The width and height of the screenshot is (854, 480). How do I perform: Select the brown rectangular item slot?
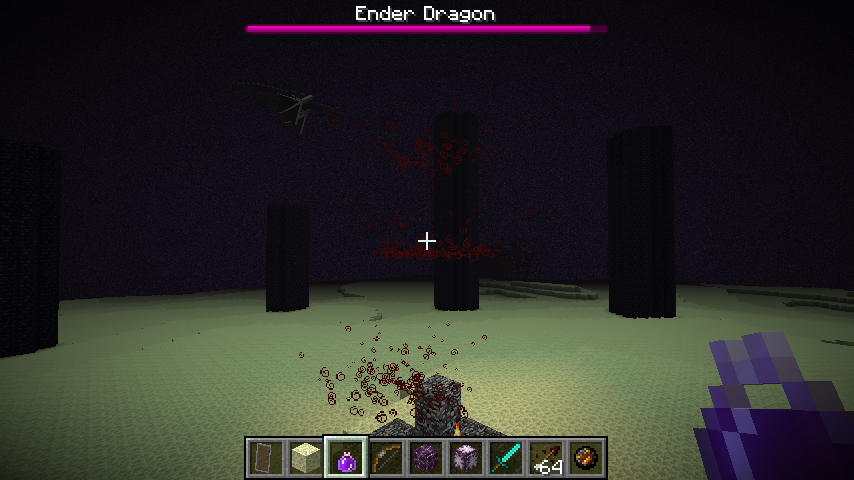click(266, 458)
